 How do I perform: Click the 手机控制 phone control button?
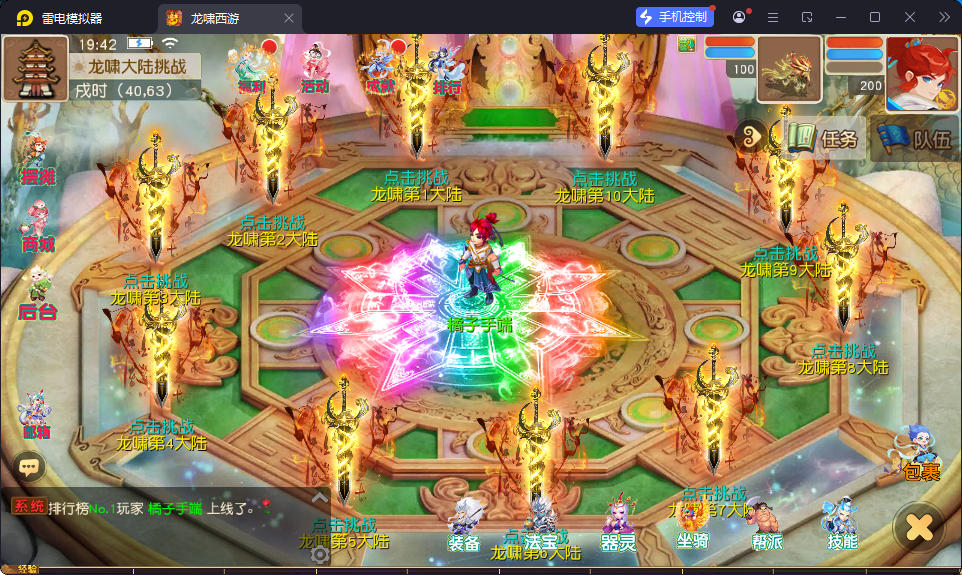tap(675, 17)
